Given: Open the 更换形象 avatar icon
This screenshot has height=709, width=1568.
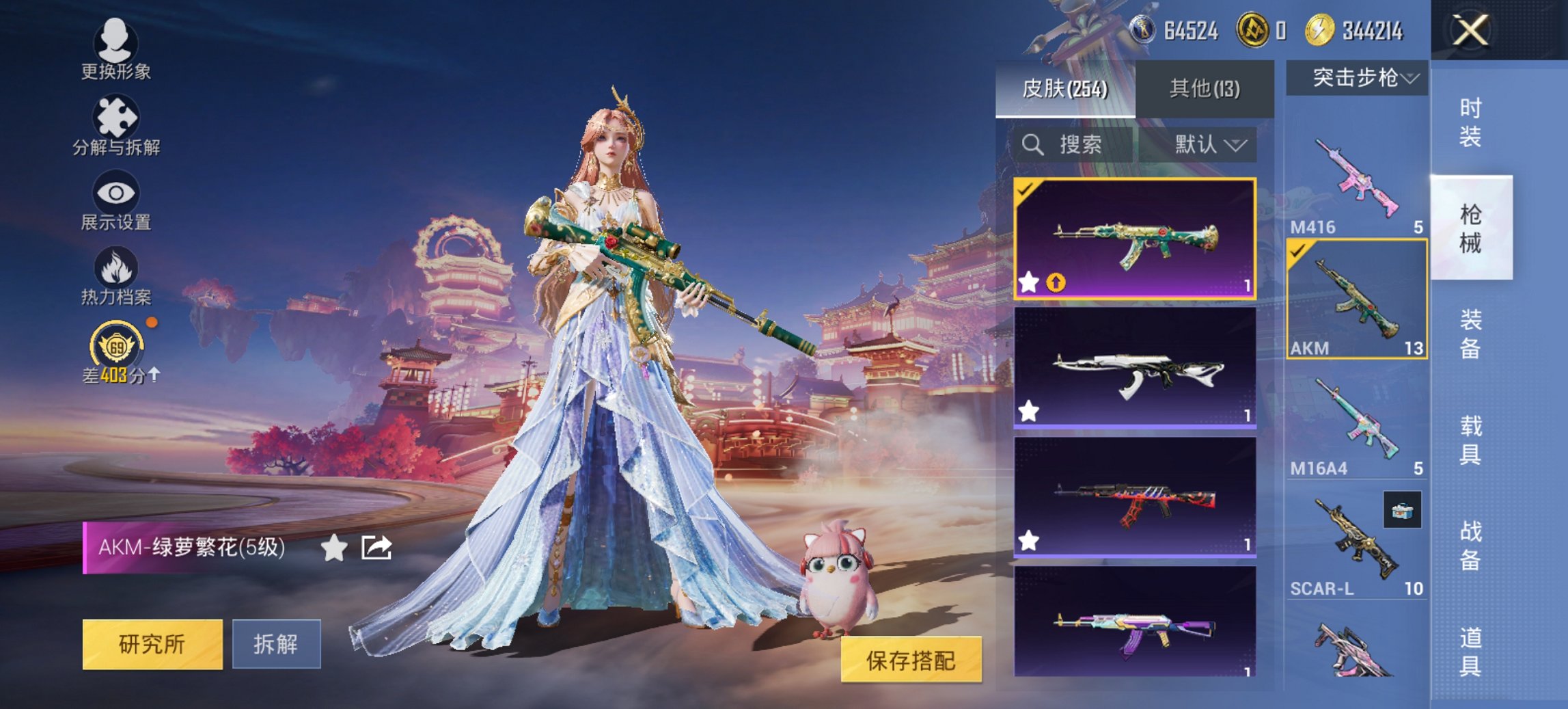Looking at the screenshot, I should coord(116,42).
